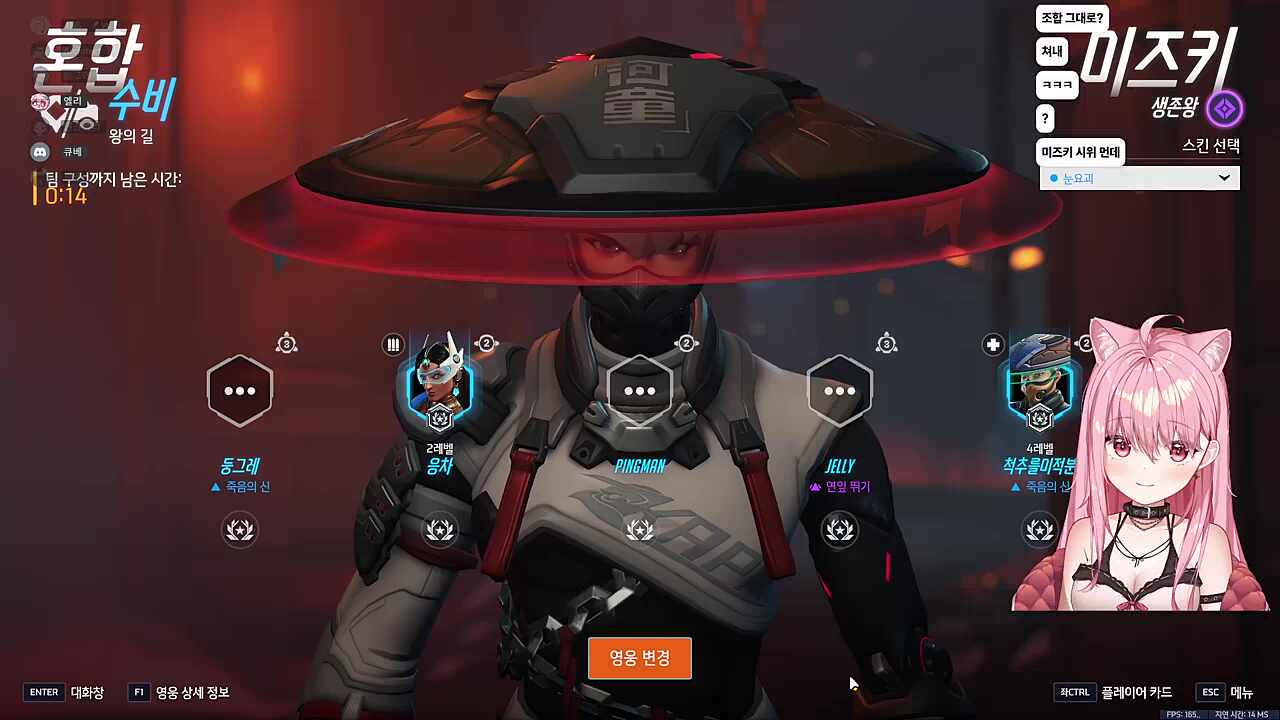This screenshot has width=1280, height=720.
Task: Click the orange 영웅 변경 button
Action: click(x=639, y=658)
